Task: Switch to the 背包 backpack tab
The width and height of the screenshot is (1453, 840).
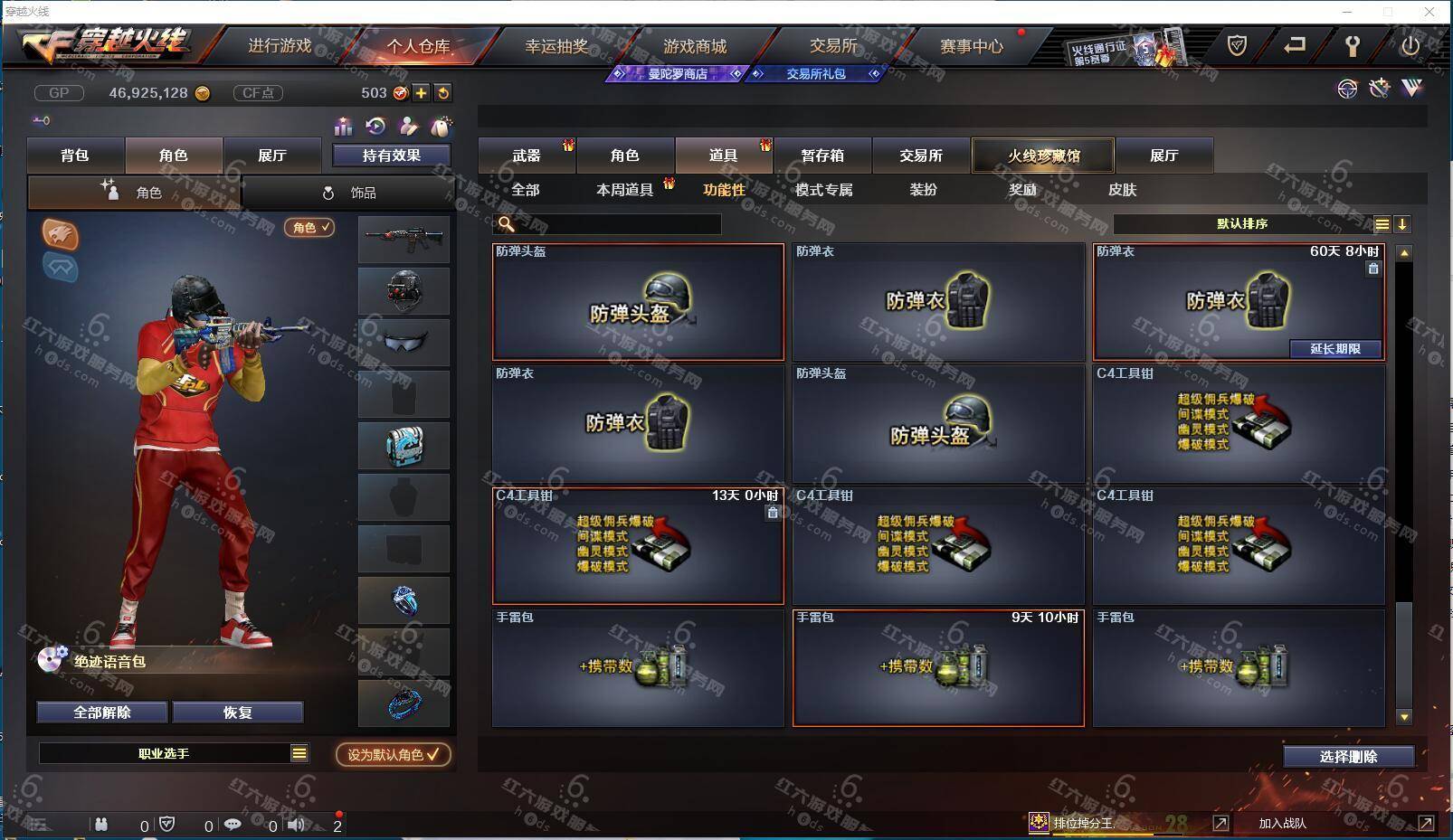Action: click(x=75, y=156)
